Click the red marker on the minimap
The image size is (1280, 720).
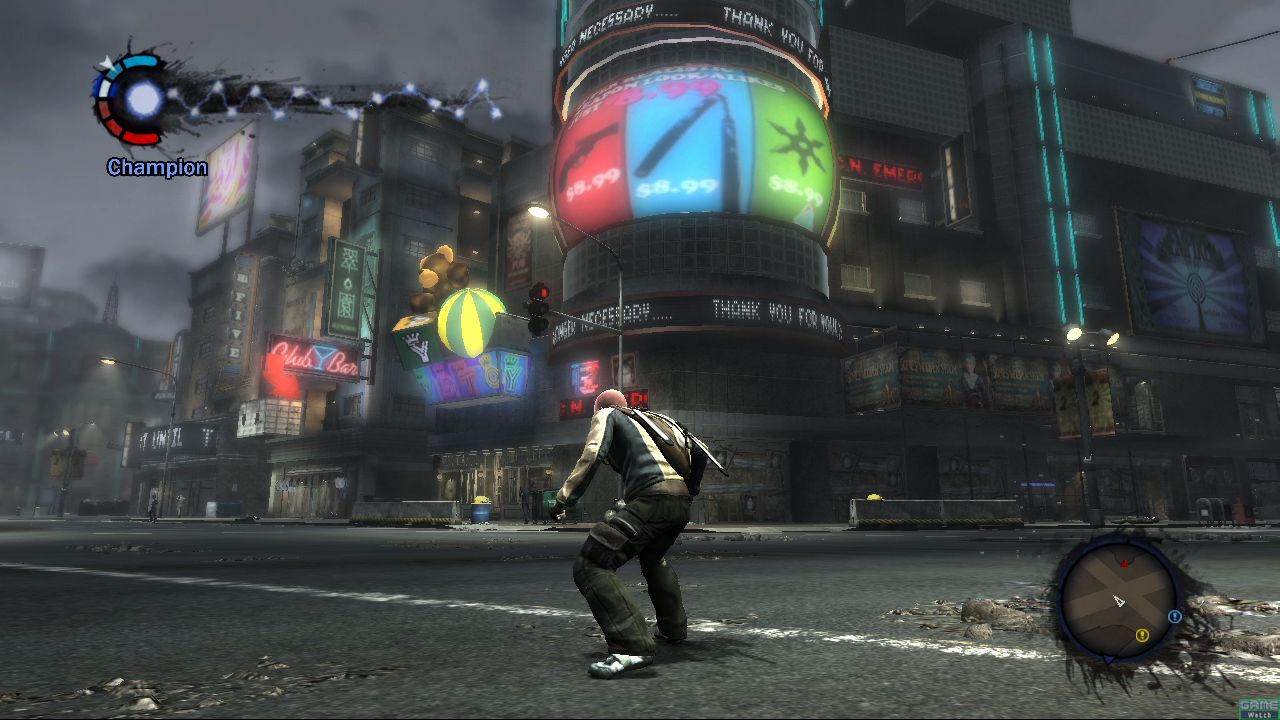pyautogui.click(x=1124, y=564)
